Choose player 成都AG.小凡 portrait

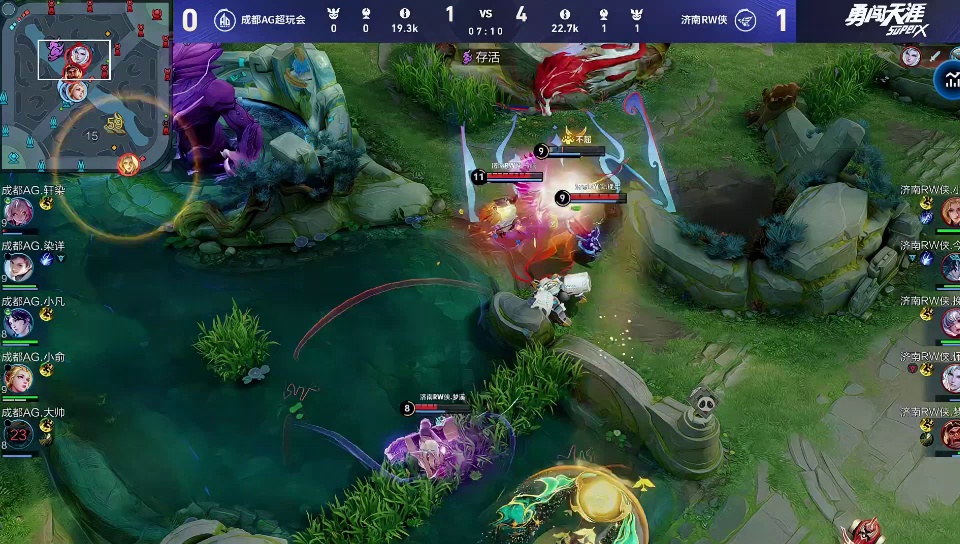tap(20, 322)
